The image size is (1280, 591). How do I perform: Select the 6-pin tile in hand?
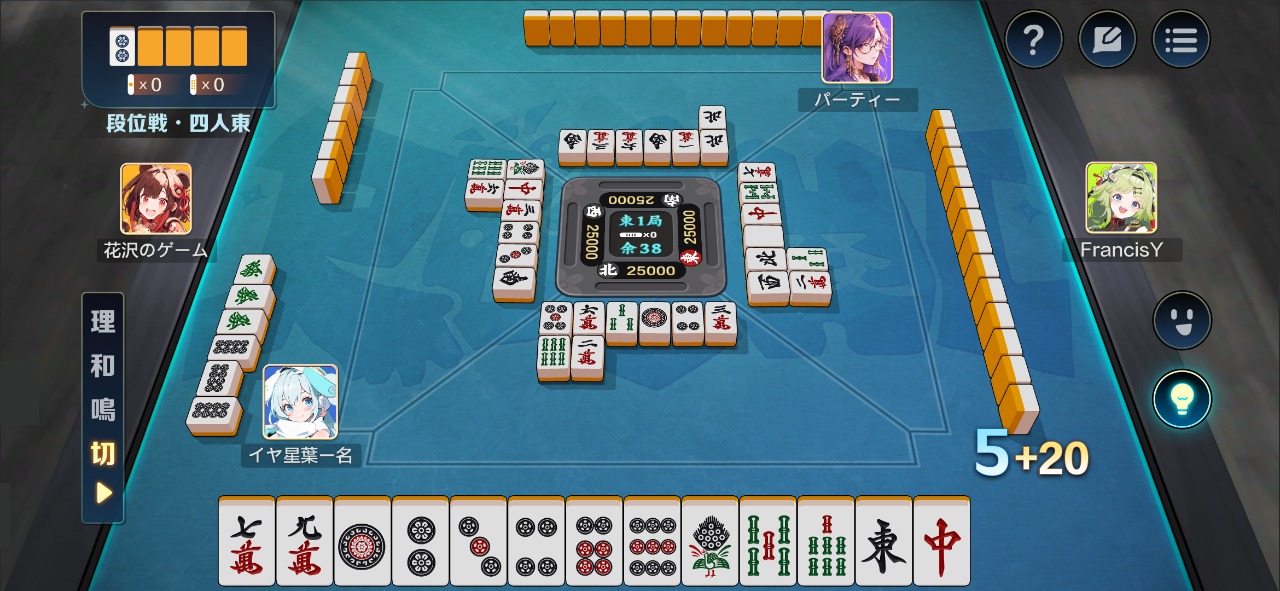point(594,541)
